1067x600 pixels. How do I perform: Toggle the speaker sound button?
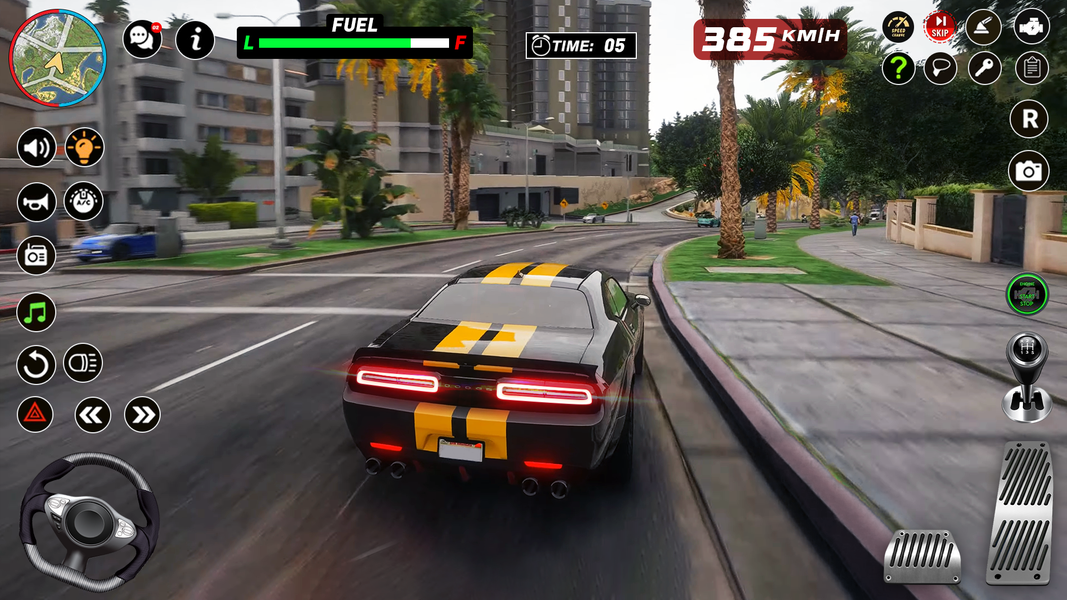pyautogui.click(x=36, y=148)
